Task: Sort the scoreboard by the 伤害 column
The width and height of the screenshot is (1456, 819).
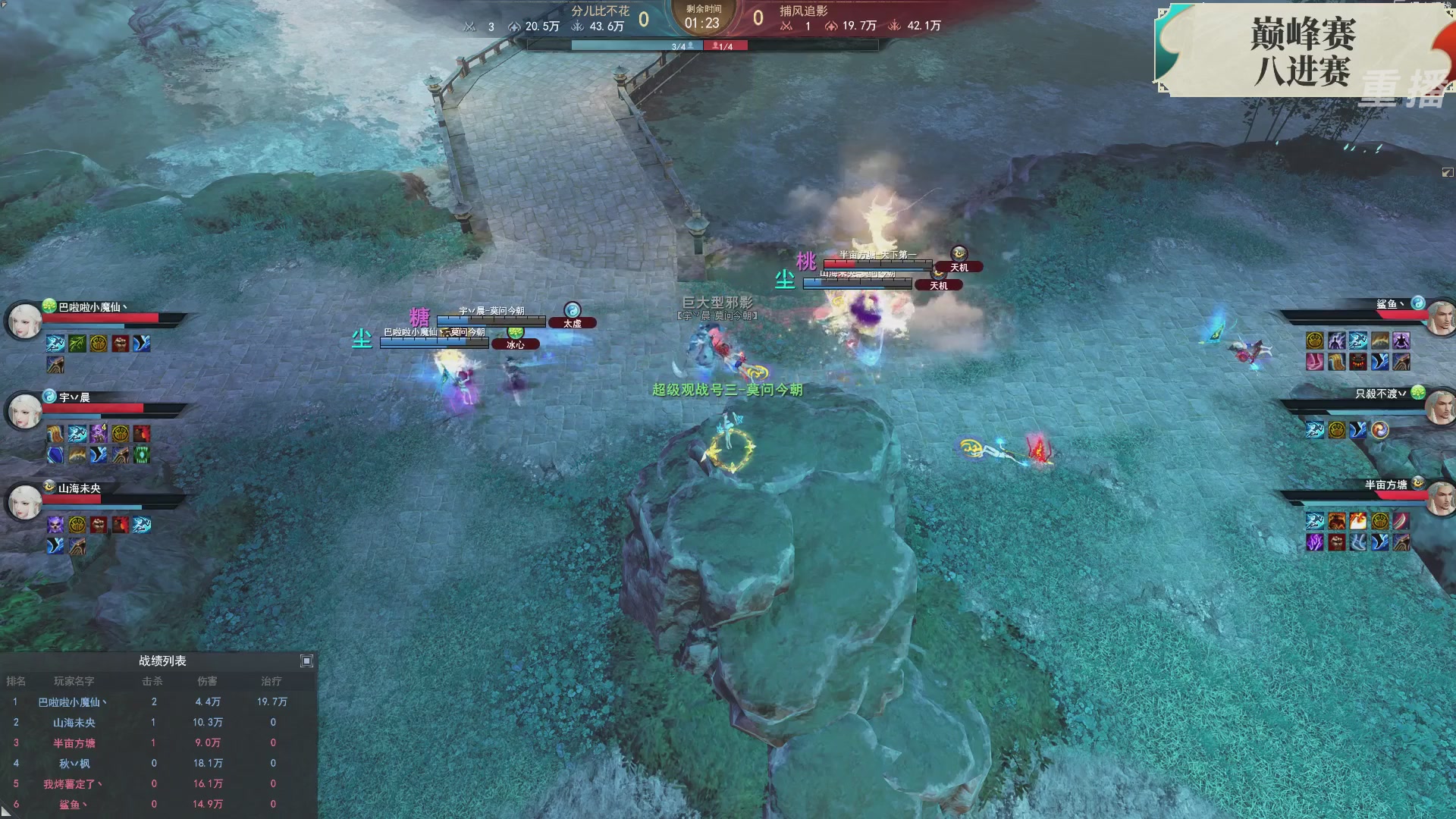Action: [x=209, y=682]
